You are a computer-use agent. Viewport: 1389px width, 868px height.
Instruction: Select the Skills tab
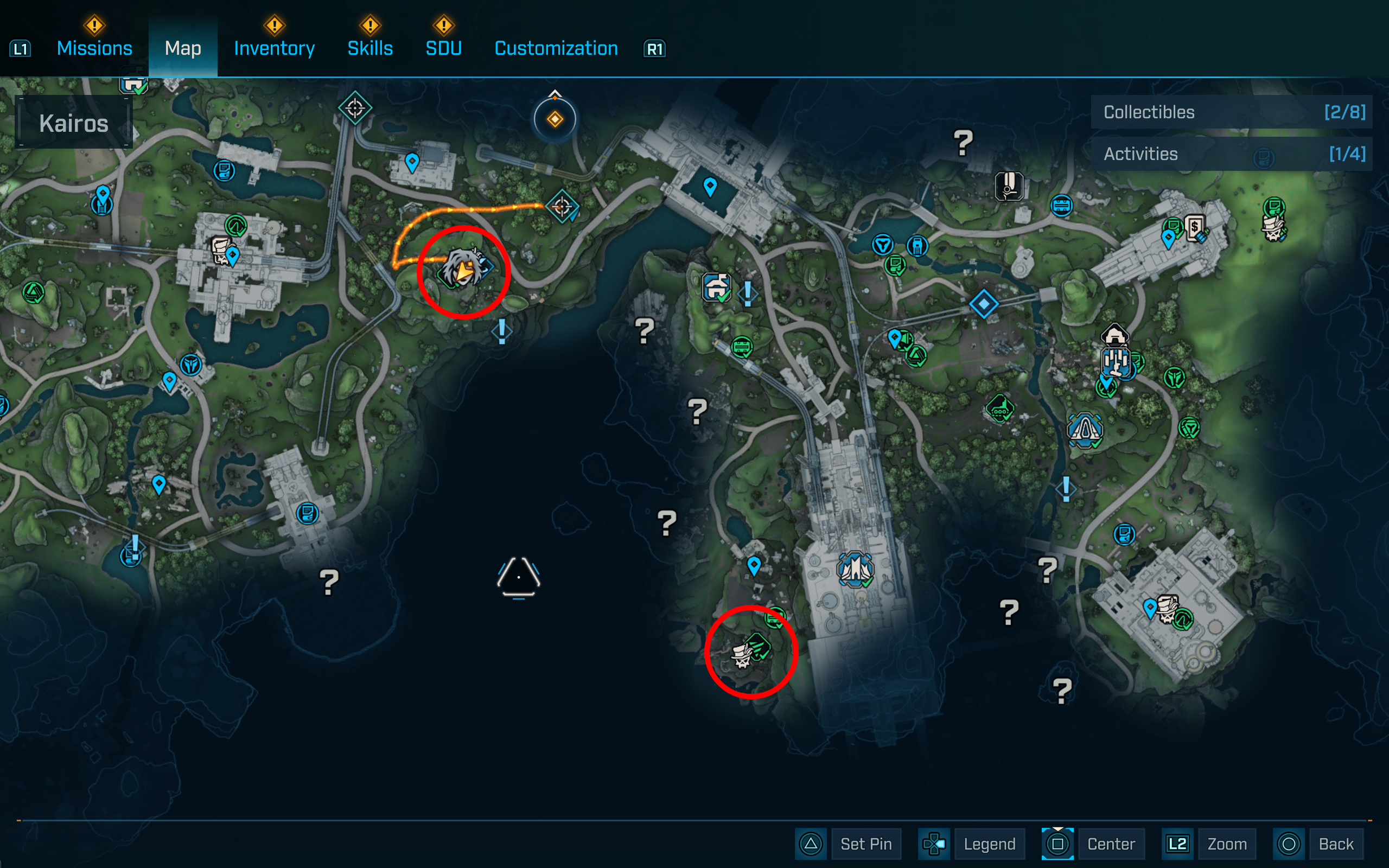click(369, 48)
